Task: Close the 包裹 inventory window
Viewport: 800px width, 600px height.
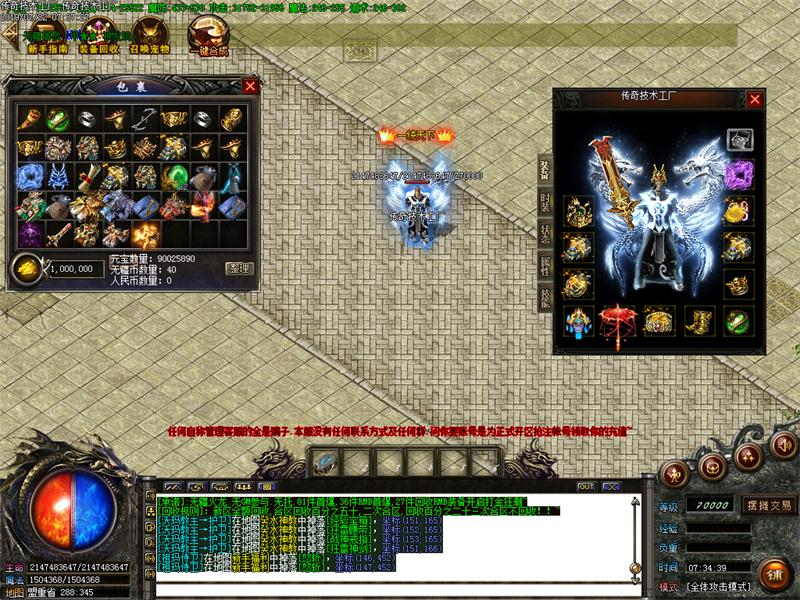Action: [x=250, y=86]
